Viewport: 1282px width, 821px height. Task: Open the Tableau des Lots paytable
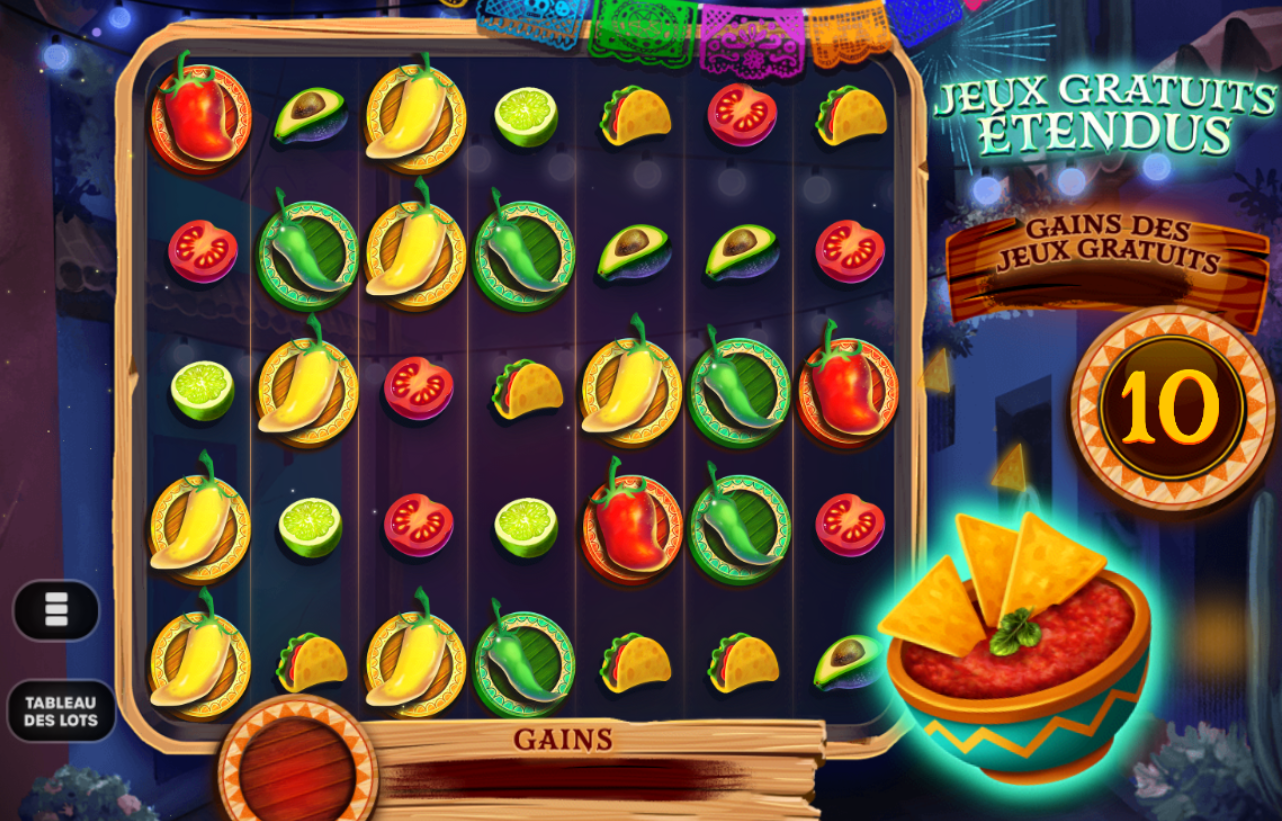coord(61,711)
